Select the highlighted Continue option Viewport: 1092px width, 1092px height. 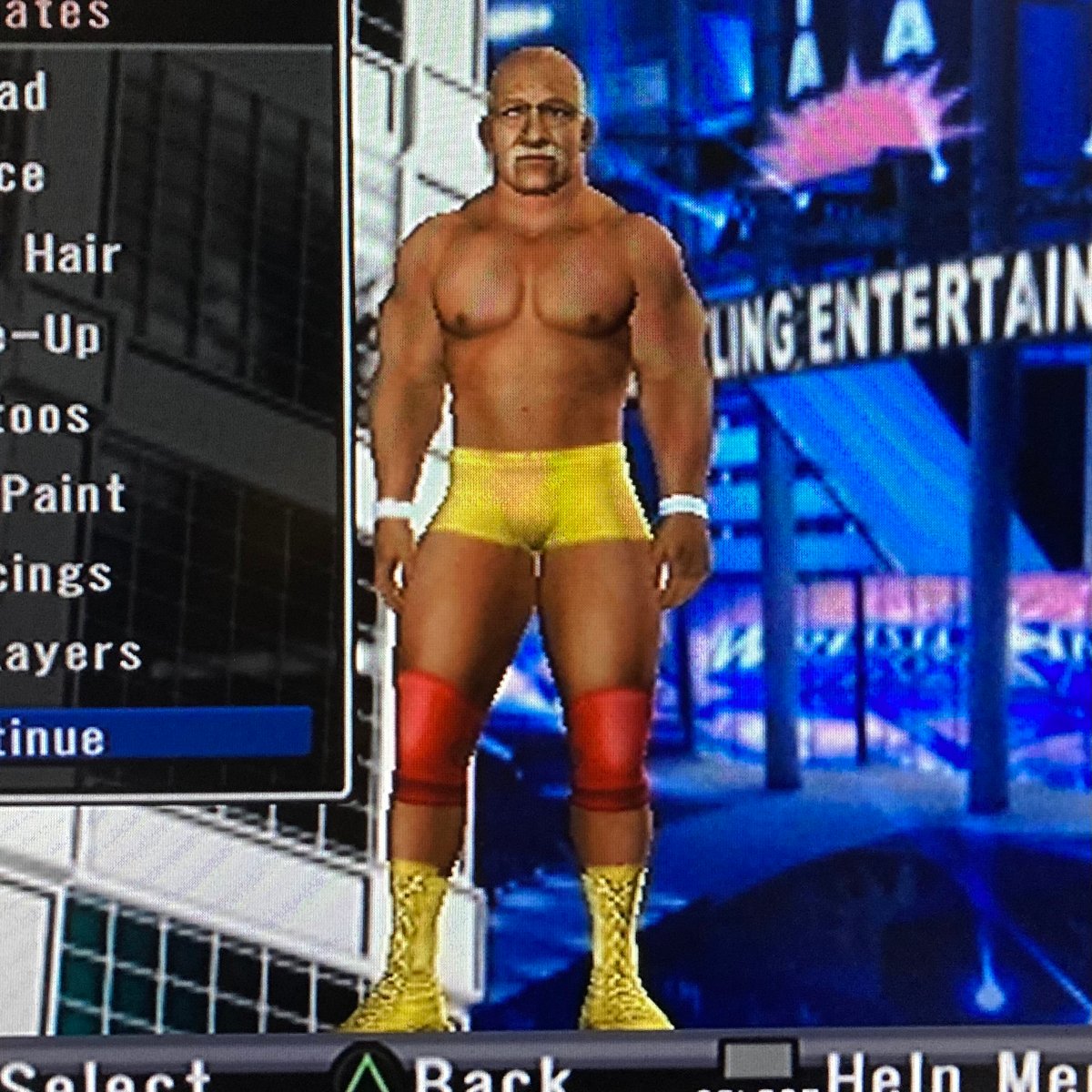tap(55, 738)
